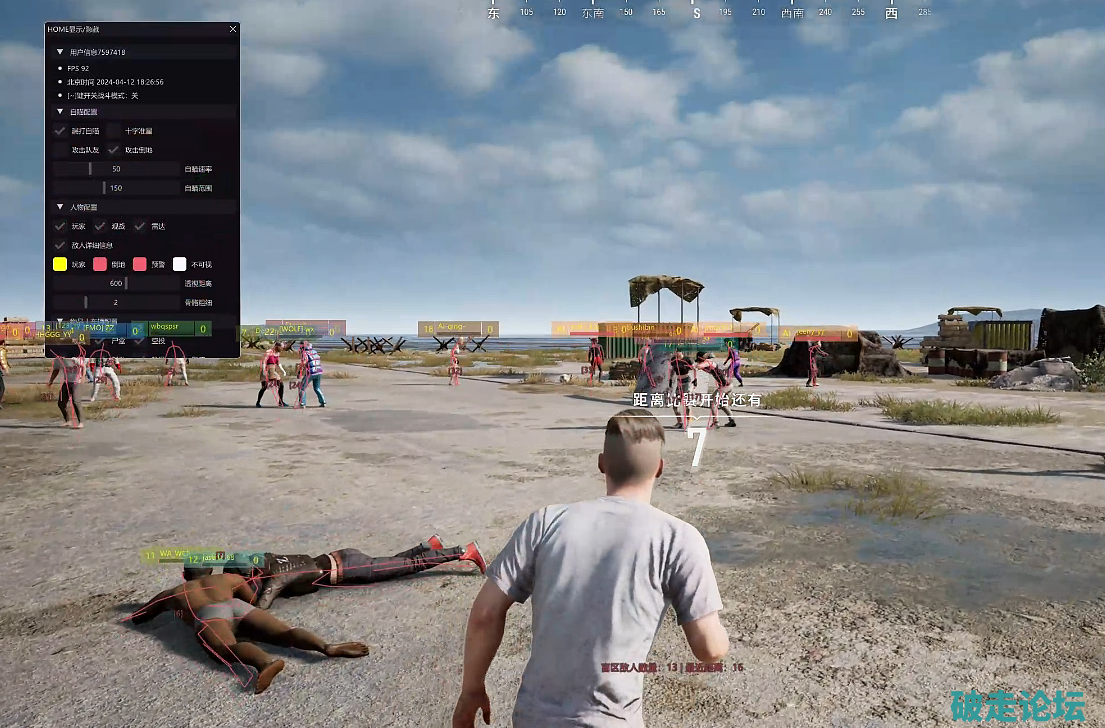Toggle the 观战 checkbox
This screenshot has width=1105, height=728.
[x=100, y=226]
